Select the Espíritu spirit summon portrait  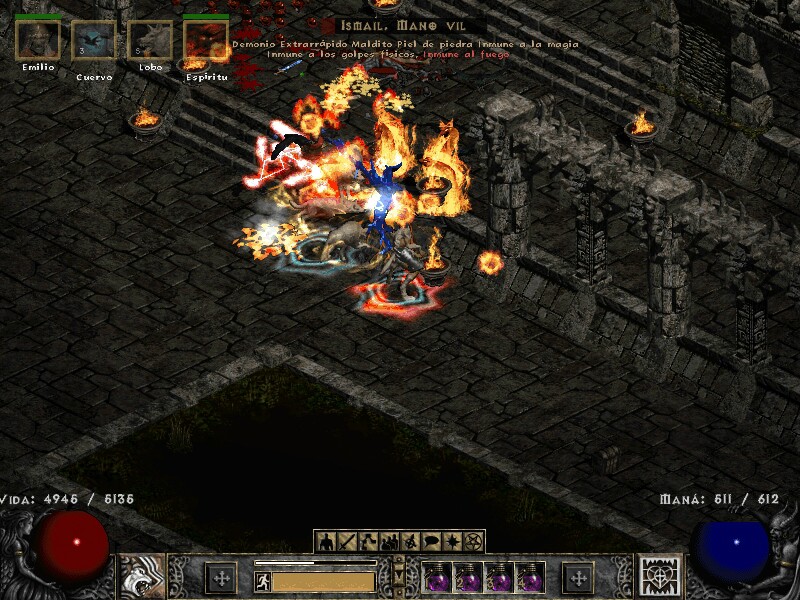click(x=205, y=40)
